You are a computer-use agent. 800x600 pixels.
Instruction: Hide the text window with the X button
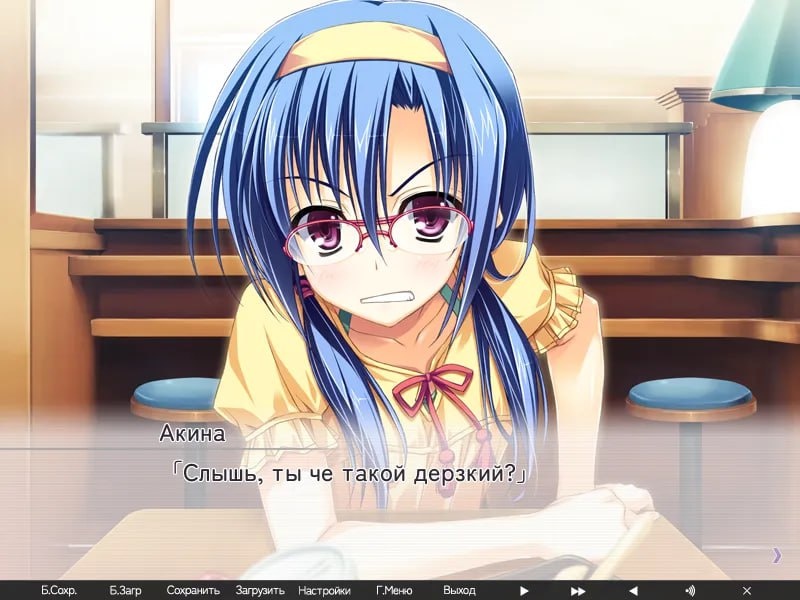[746, 591]
